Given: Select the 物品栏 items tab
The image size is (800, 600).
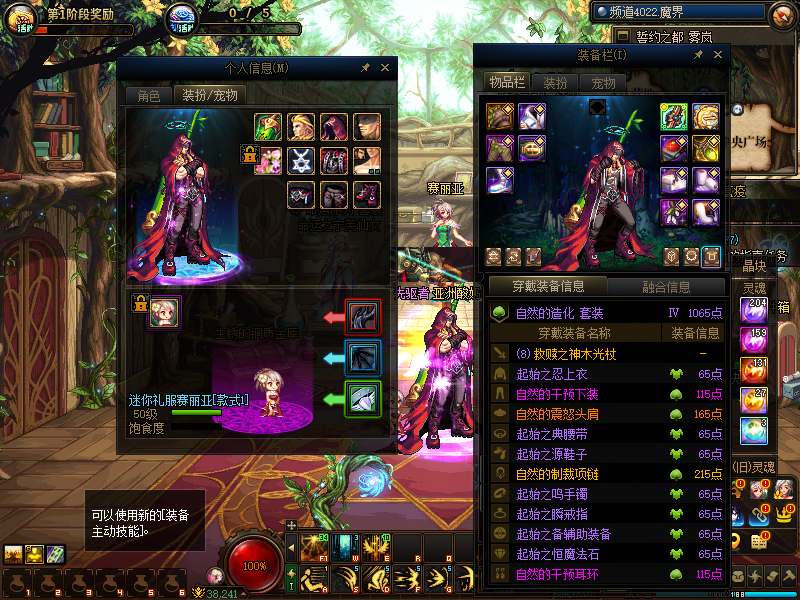Looking at the screenshot, I should coord(506,82).
